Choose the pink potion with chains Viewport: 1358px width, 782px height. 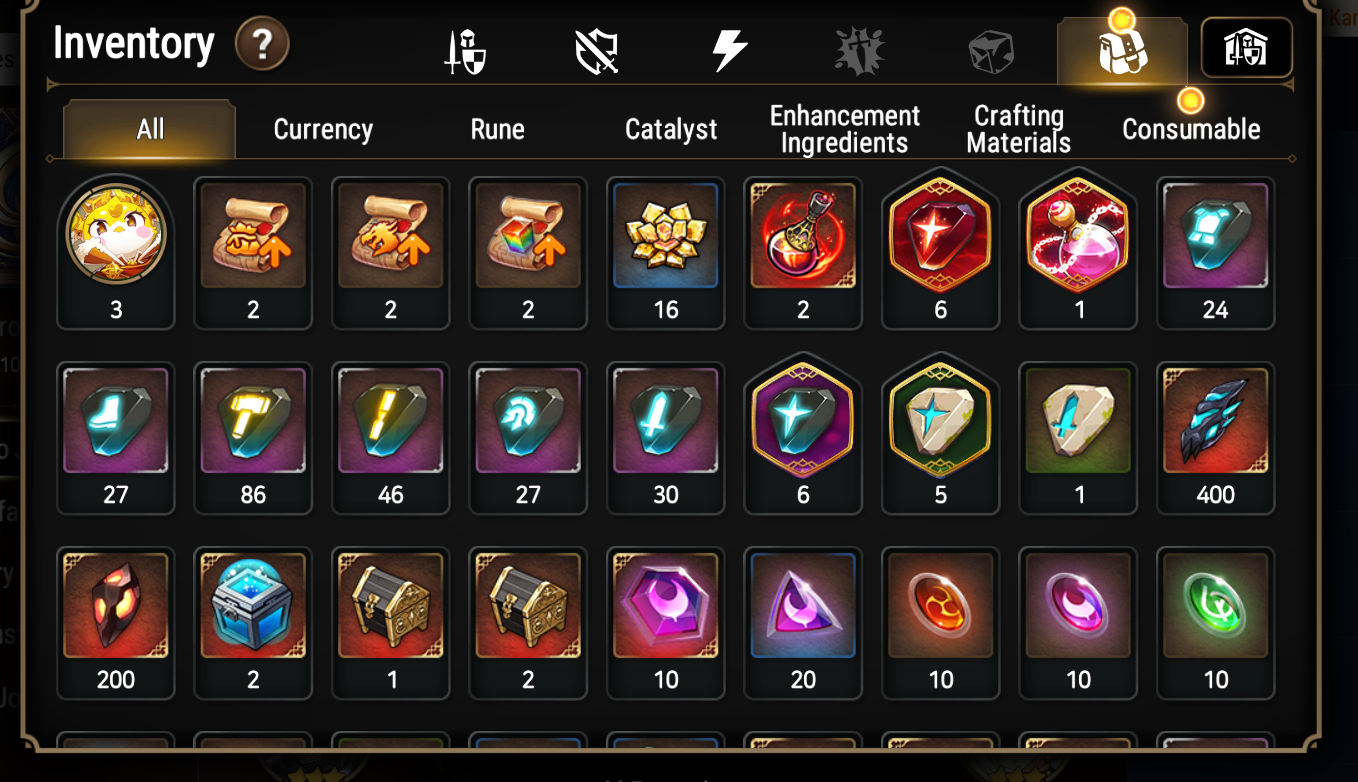(x=1078, y=236)
